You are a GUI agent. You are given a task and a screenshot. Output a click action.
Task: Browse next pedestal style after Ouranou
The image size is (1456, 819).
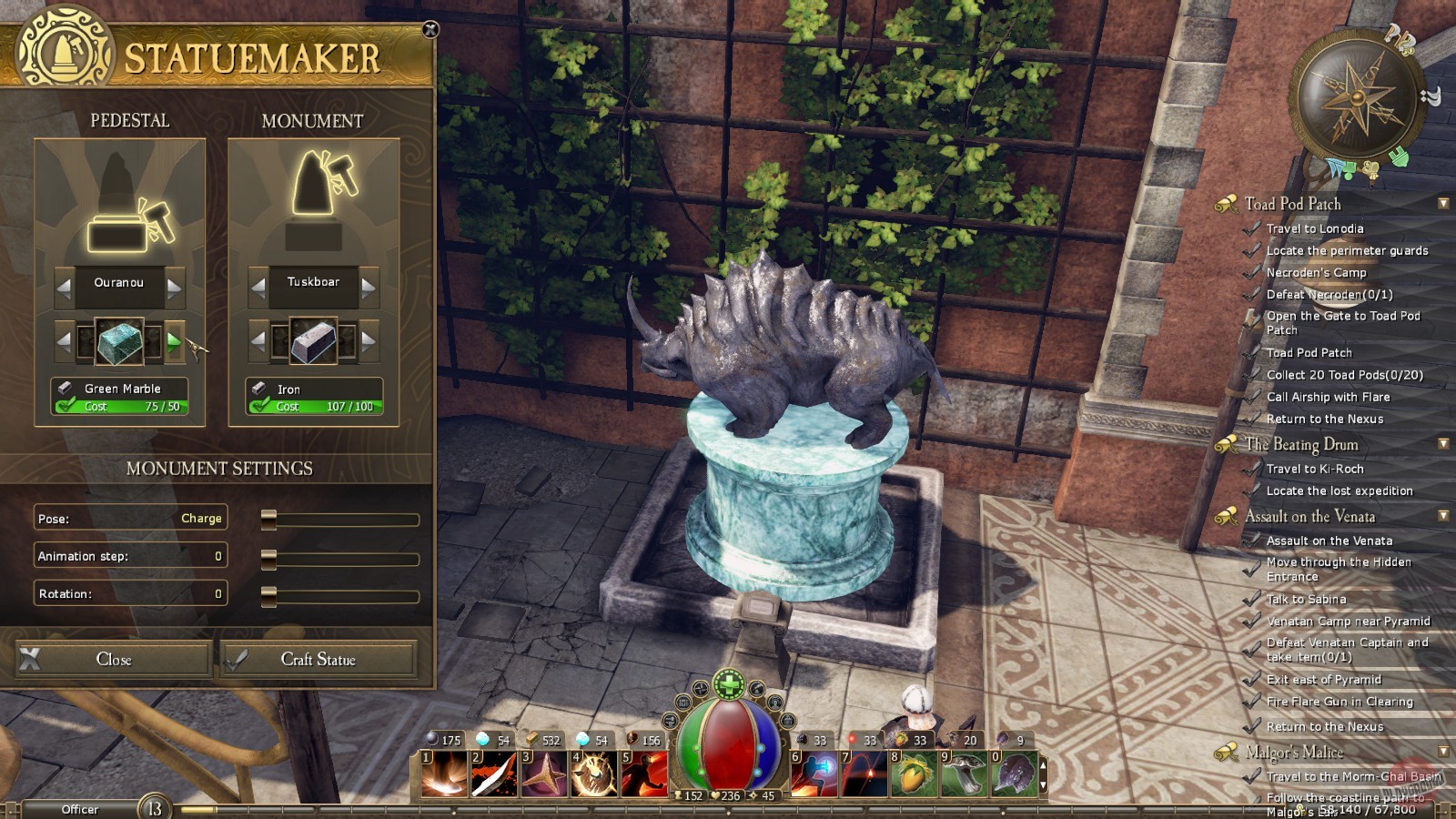[173, 287]
